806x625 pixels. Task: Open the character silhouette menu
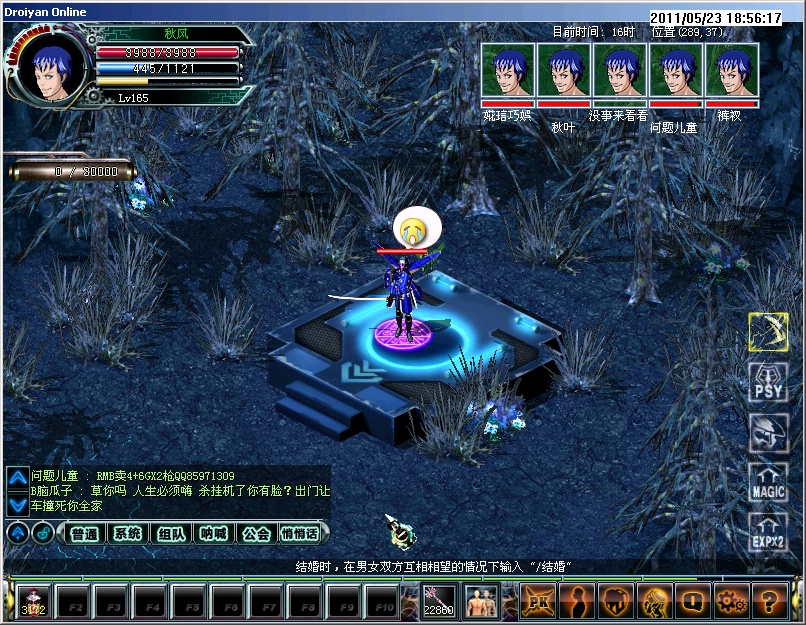(577, 602)
